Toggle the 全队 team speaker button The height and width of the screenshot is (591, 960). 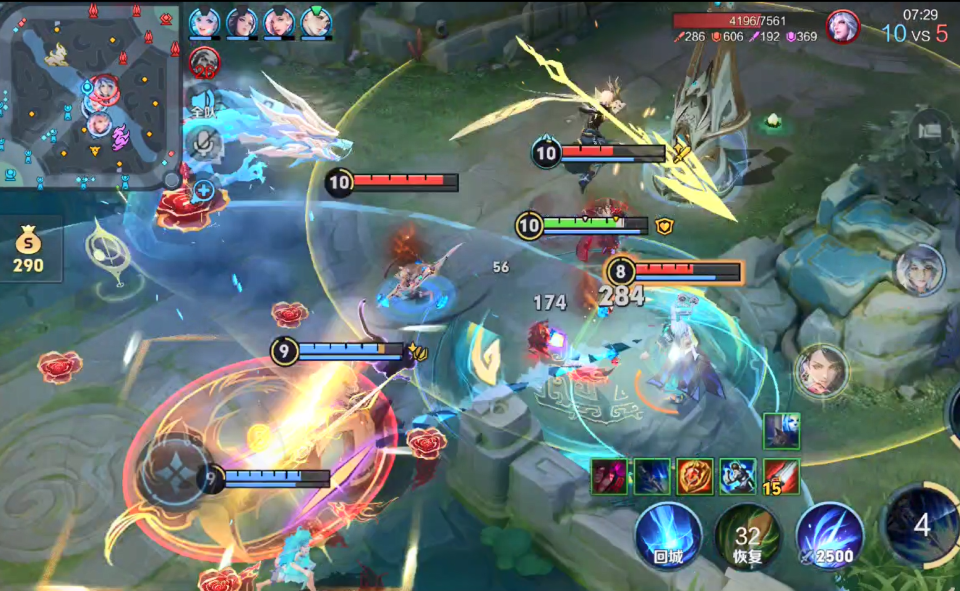(x=203, y=105)
